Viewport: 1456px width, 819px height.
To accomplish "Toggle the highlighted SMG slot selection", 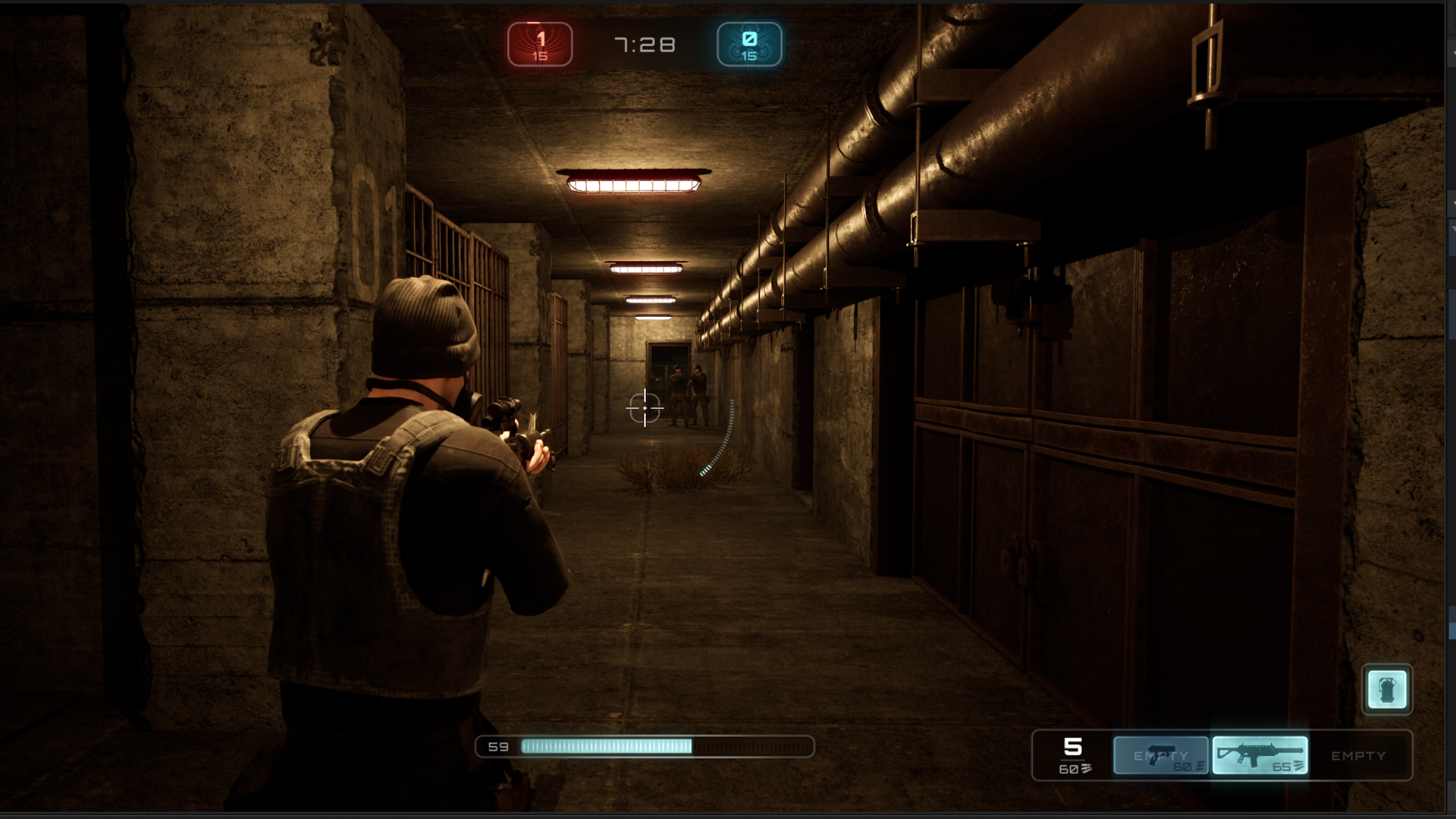I will (x=1260, y=753).
